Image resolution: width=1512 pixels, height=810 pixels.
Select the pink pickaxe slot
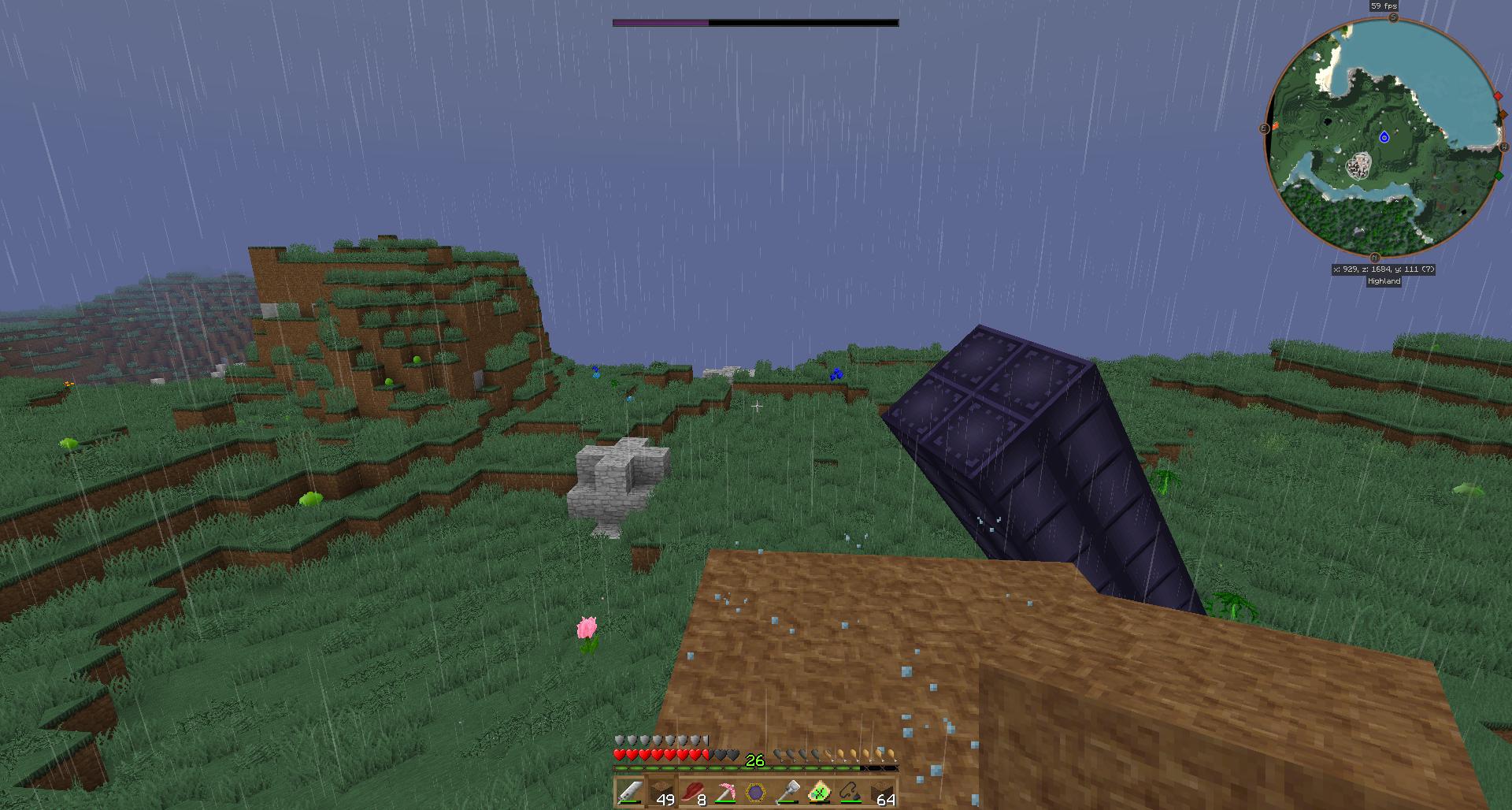(x=724, y=792)
